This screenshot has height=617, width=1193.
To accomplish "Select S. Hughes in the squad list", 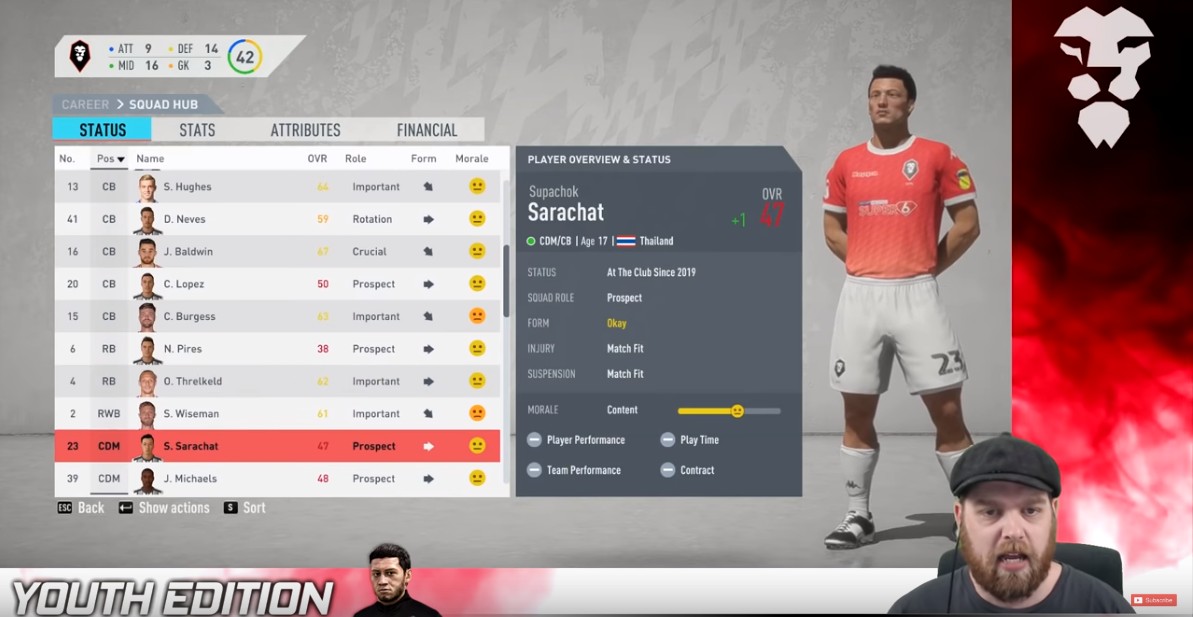I will [190, 187].
